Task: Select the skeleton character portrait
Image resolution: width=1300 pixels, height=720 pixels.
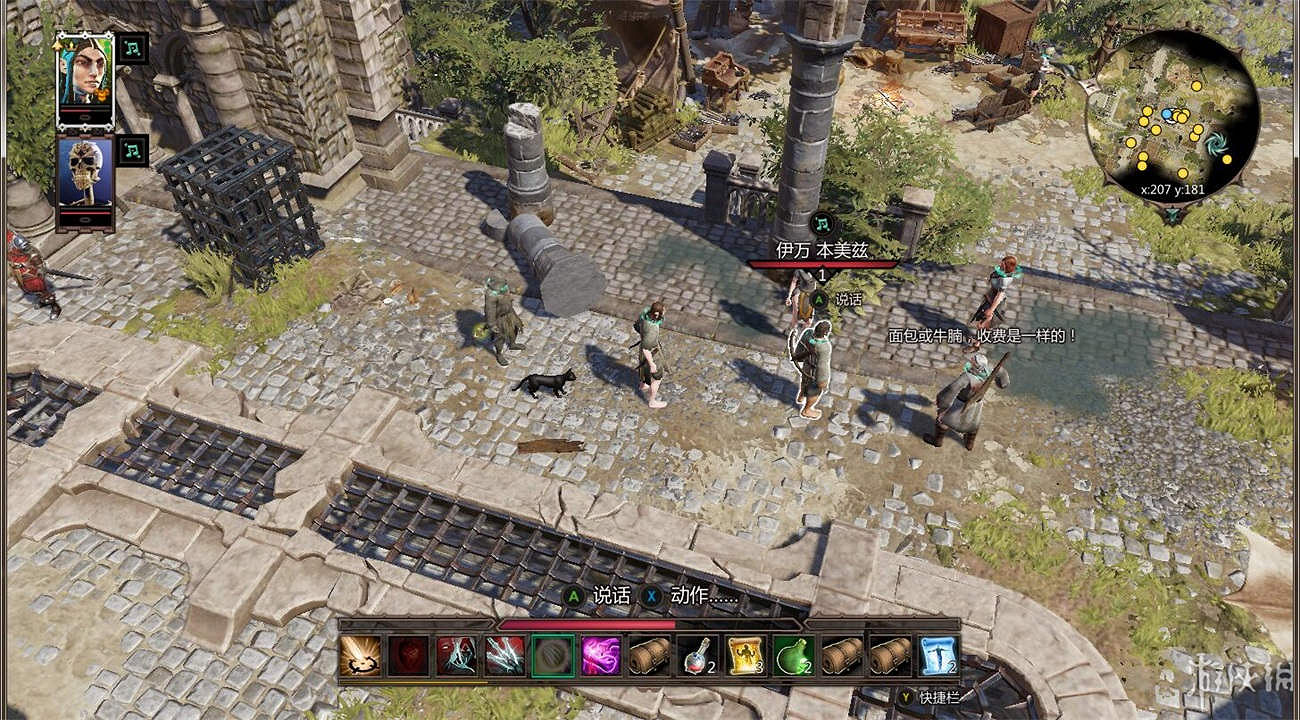Action: [85, 183]
